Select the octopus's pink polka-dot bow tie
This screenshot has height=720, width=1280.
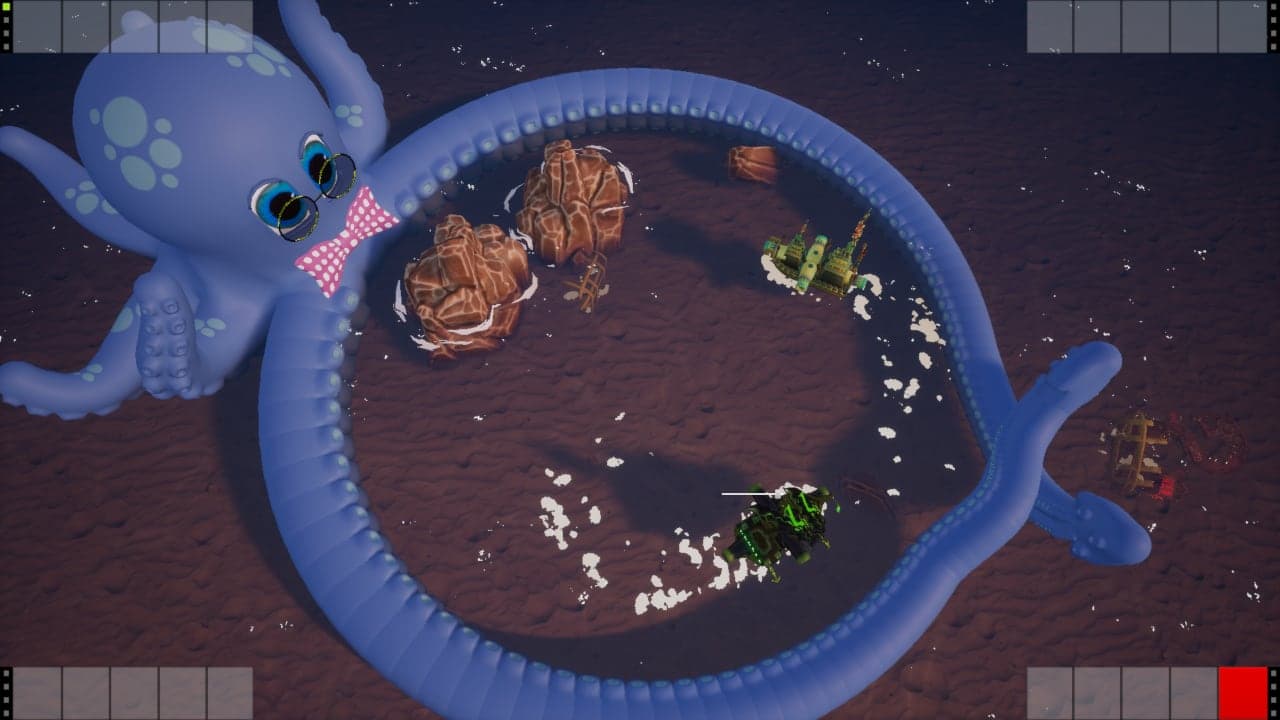coord(345,240)
